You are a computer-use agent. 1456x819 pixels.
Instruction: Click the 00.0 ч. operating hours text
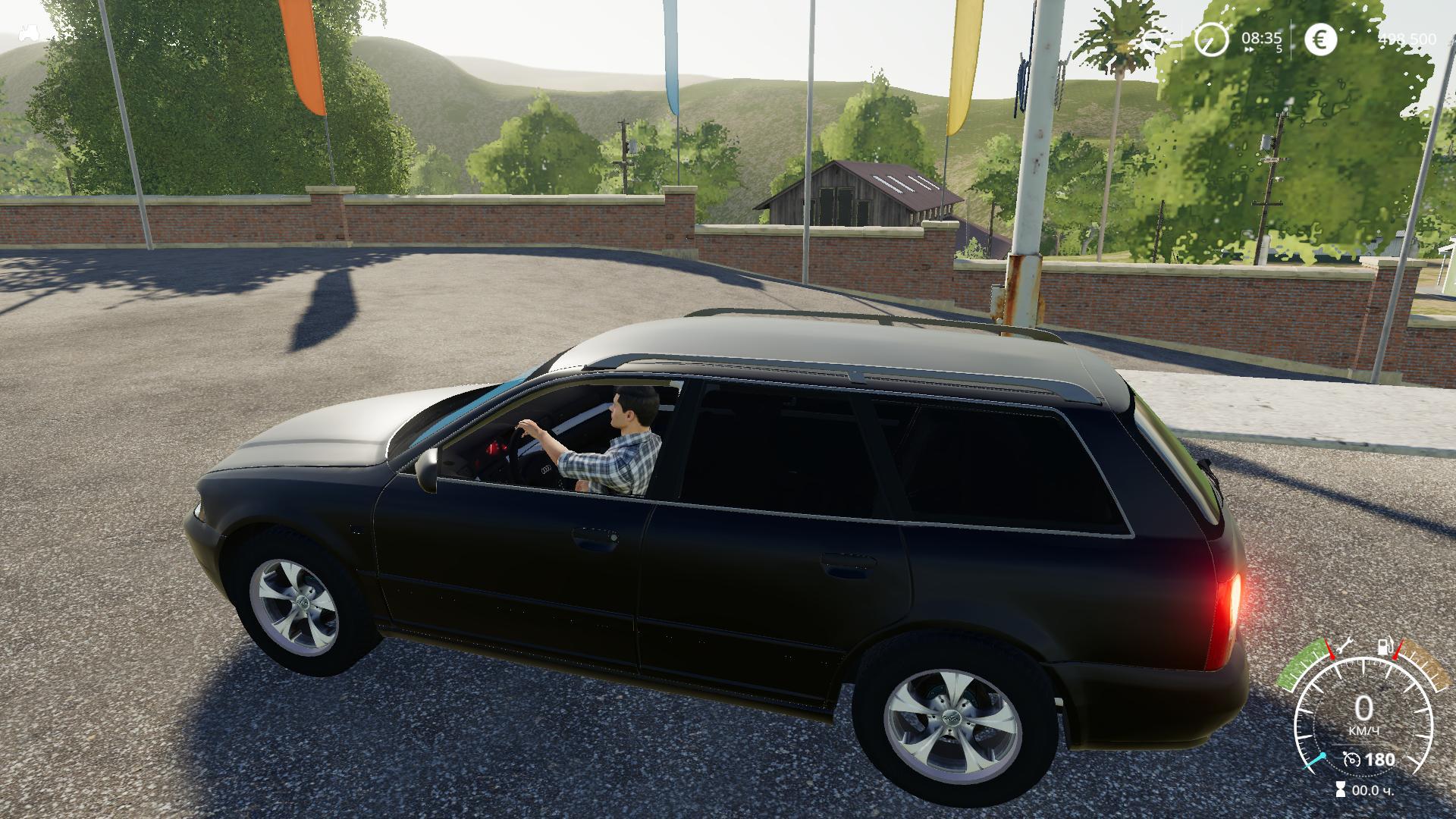1373,790
